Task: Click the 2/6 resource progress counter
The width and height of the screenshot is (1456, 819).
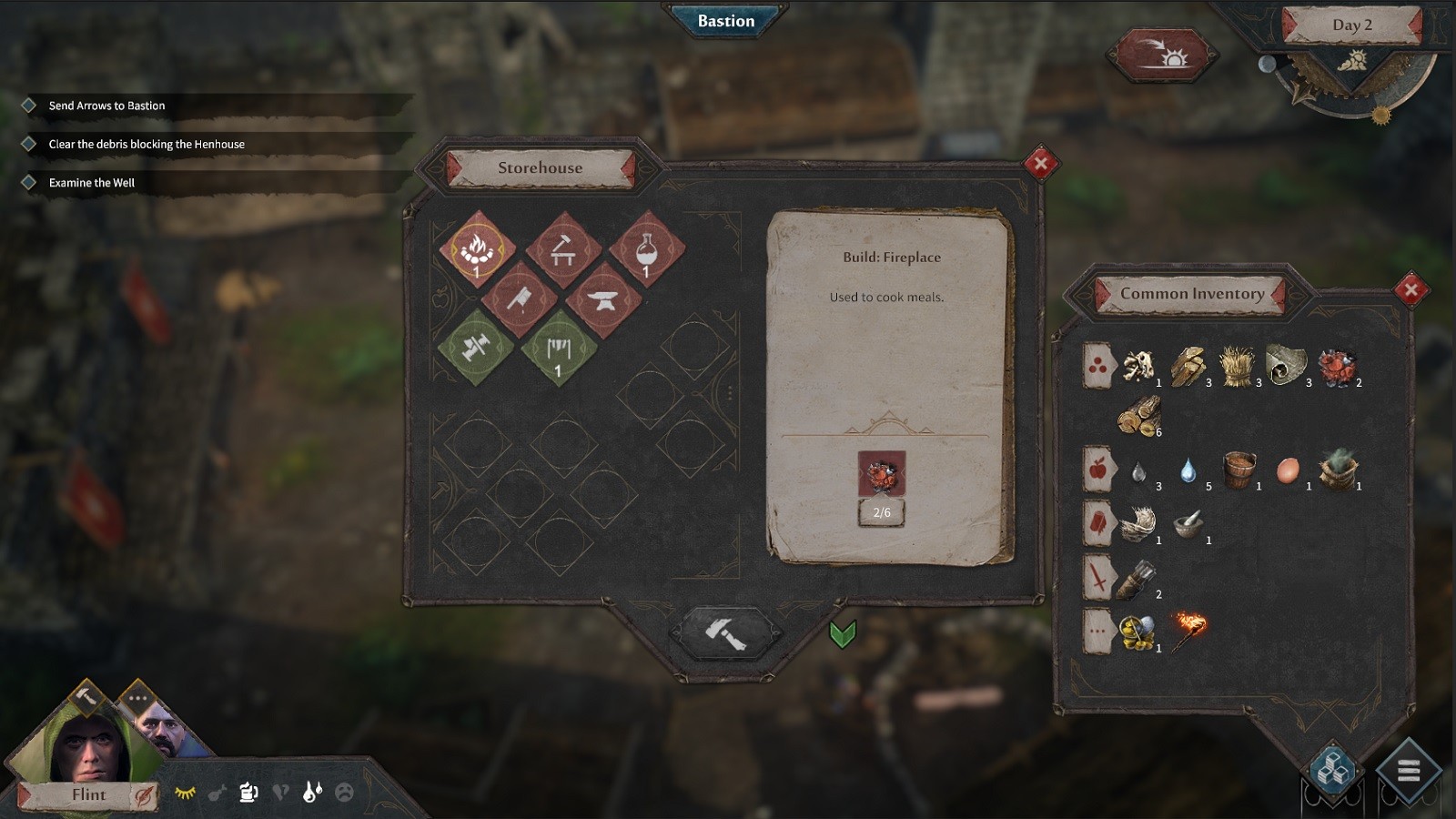Action: tap(882, 511)
